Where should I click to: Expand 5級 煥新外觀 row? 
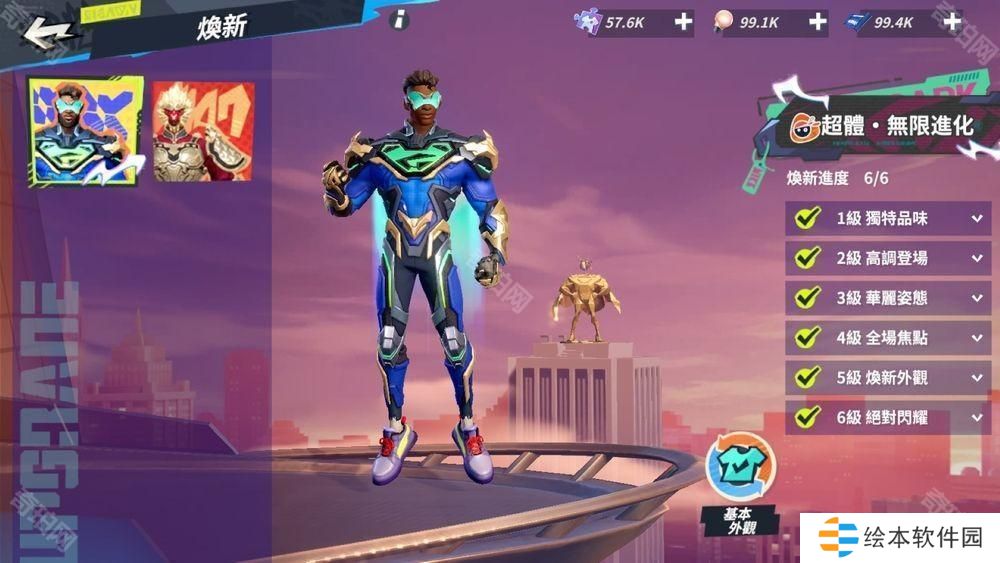click(x=976, y=378)
